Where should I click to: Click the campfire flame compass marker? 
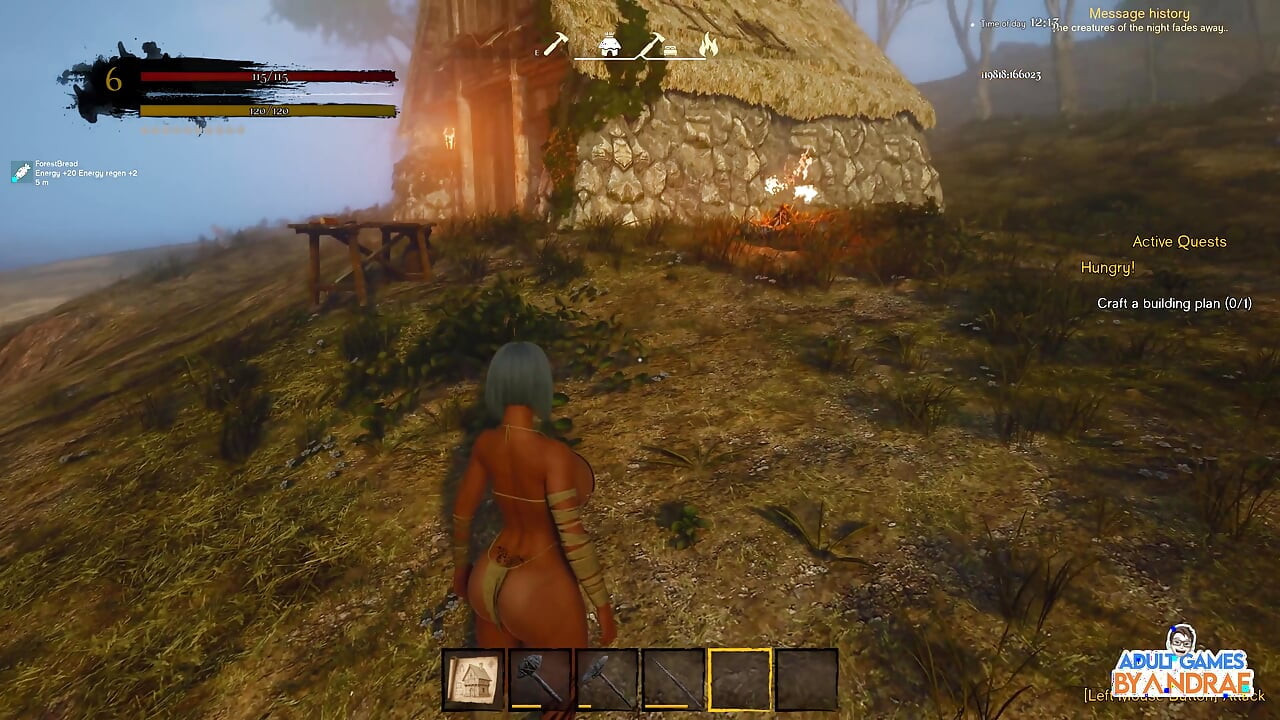pos(708,45)
